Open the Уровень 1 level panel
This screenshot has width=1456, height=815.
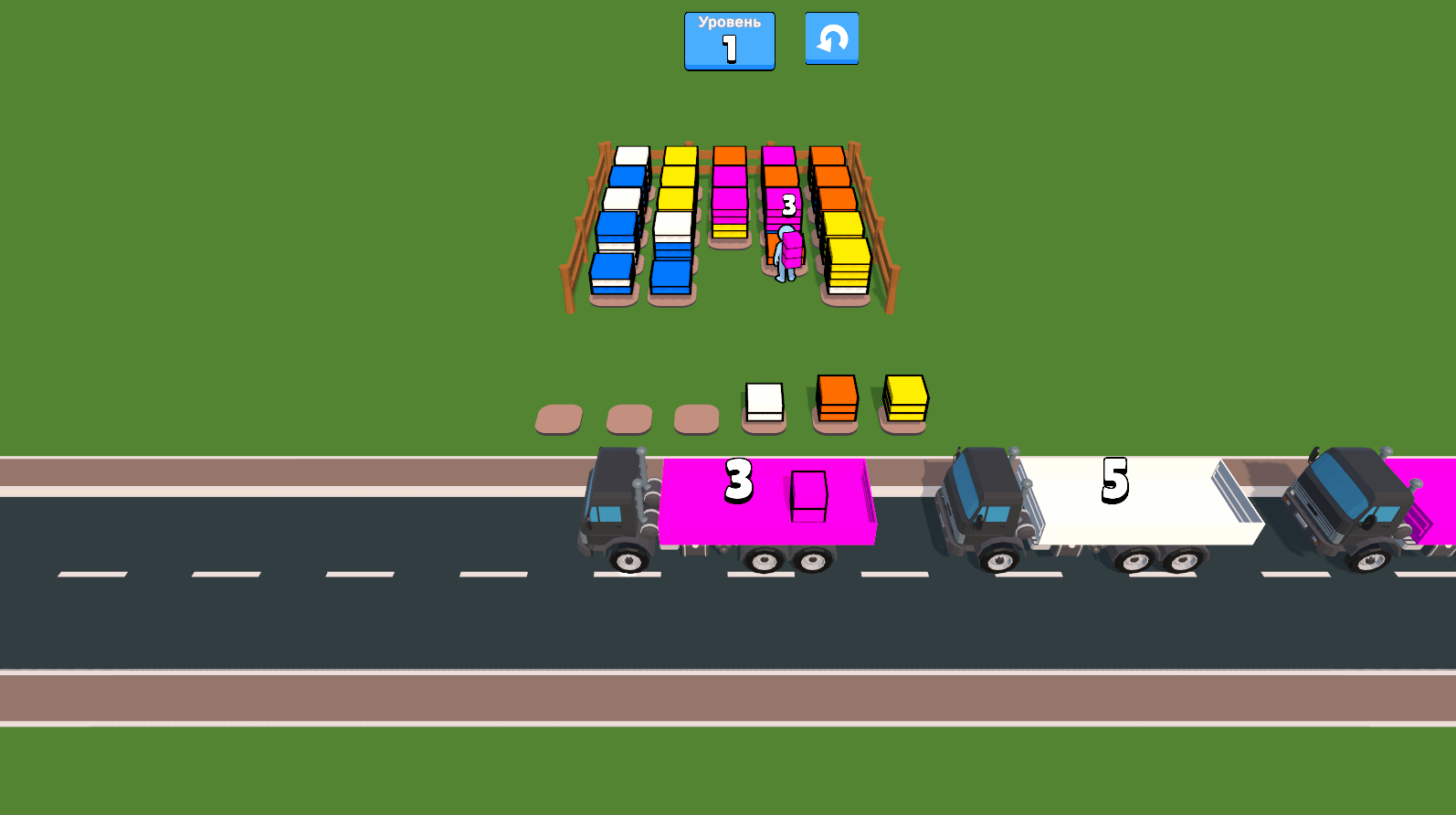tap(728, 40)
